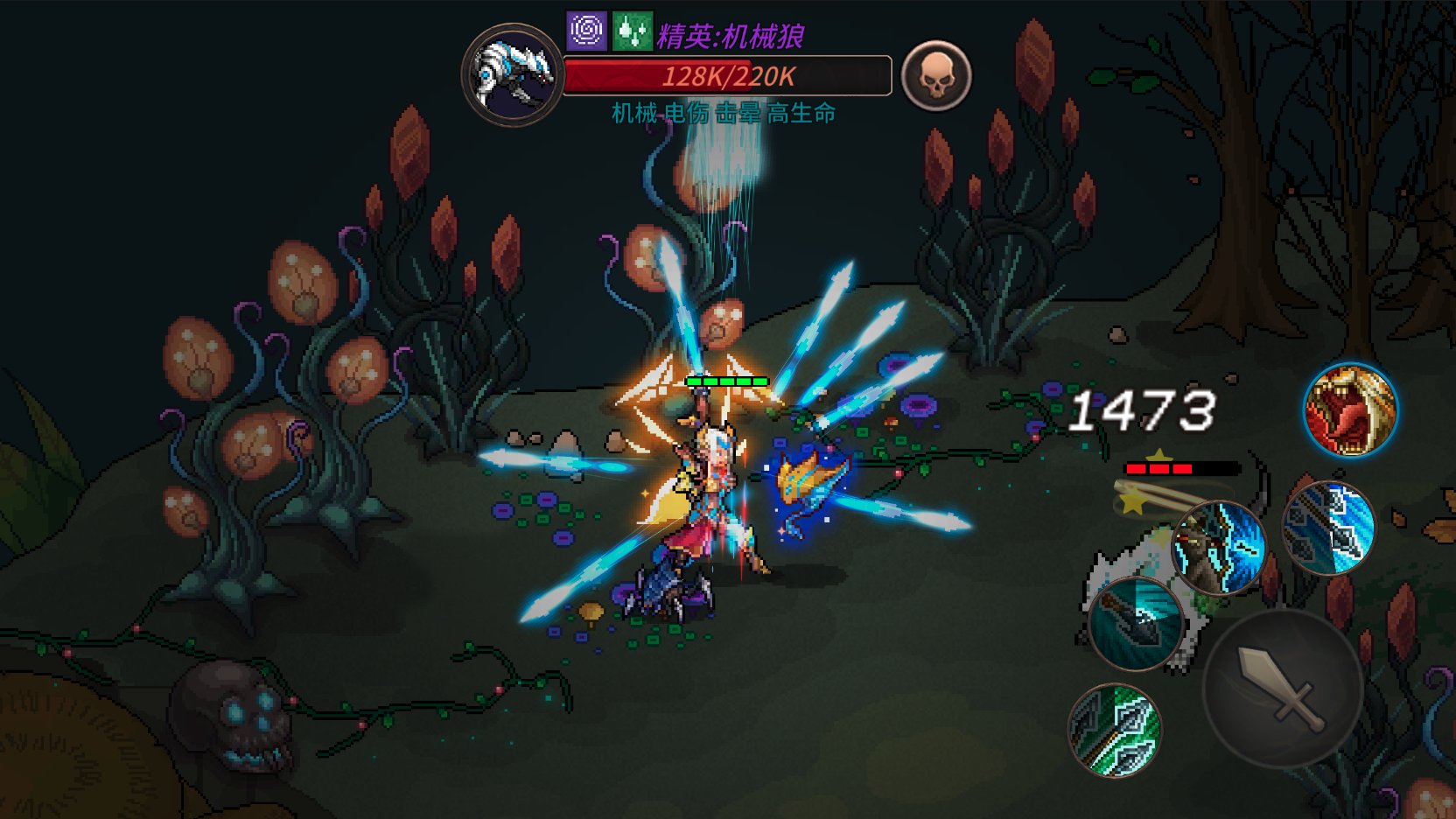The image size is (1456, 819).
Task: Click the skull button beside boss health
Action: [936, 76]
